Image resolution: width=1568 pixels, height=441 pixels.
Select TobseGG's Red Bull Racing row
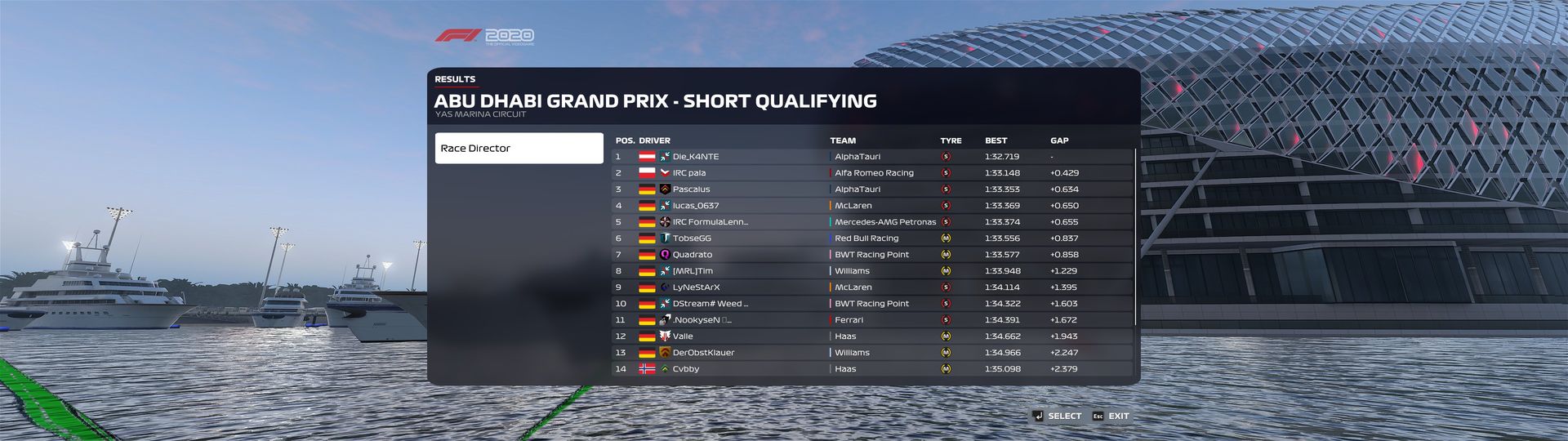tap(871, 238)
